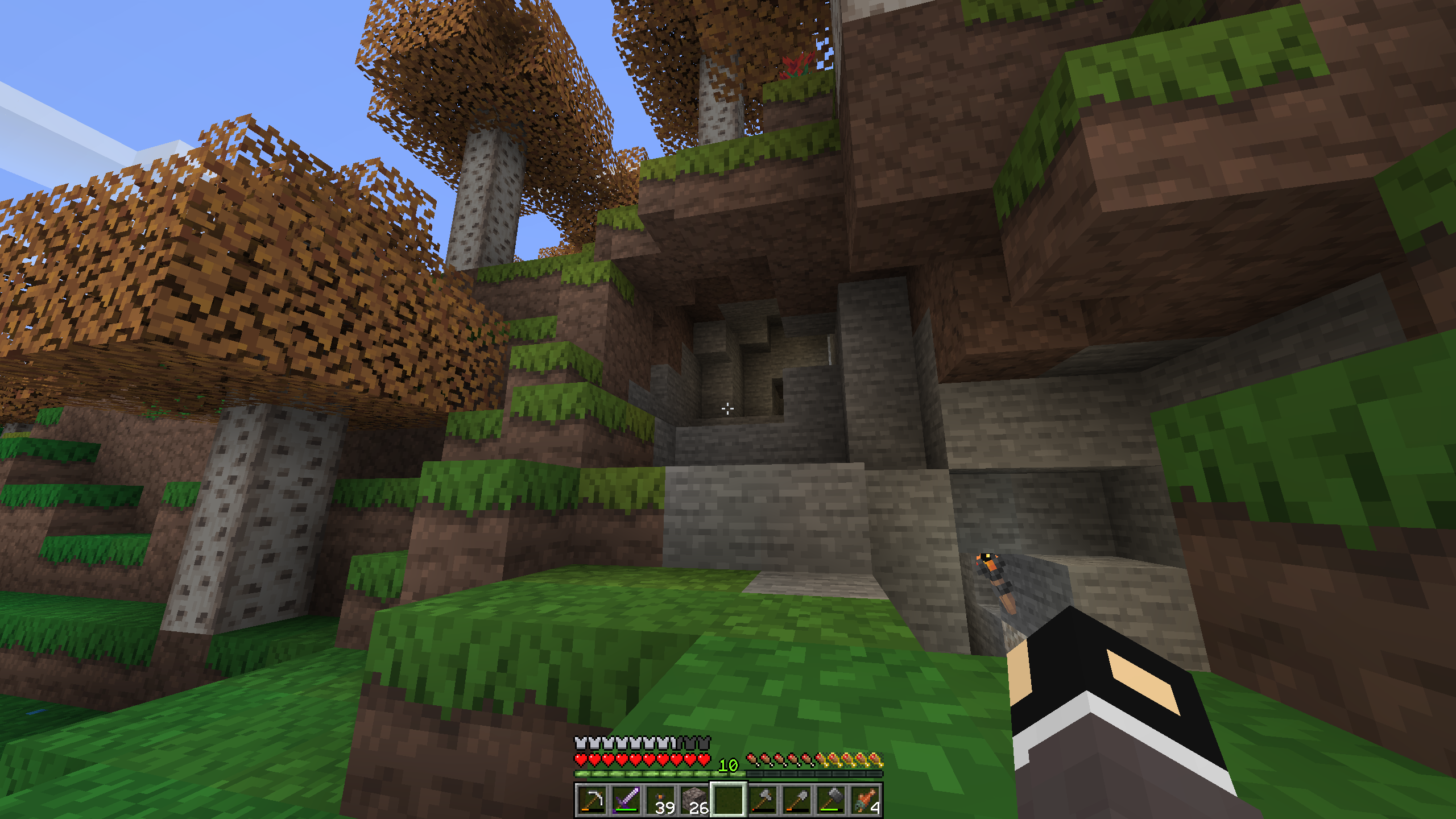Pick the gravel block stack of 26

[x=694, y=800]
